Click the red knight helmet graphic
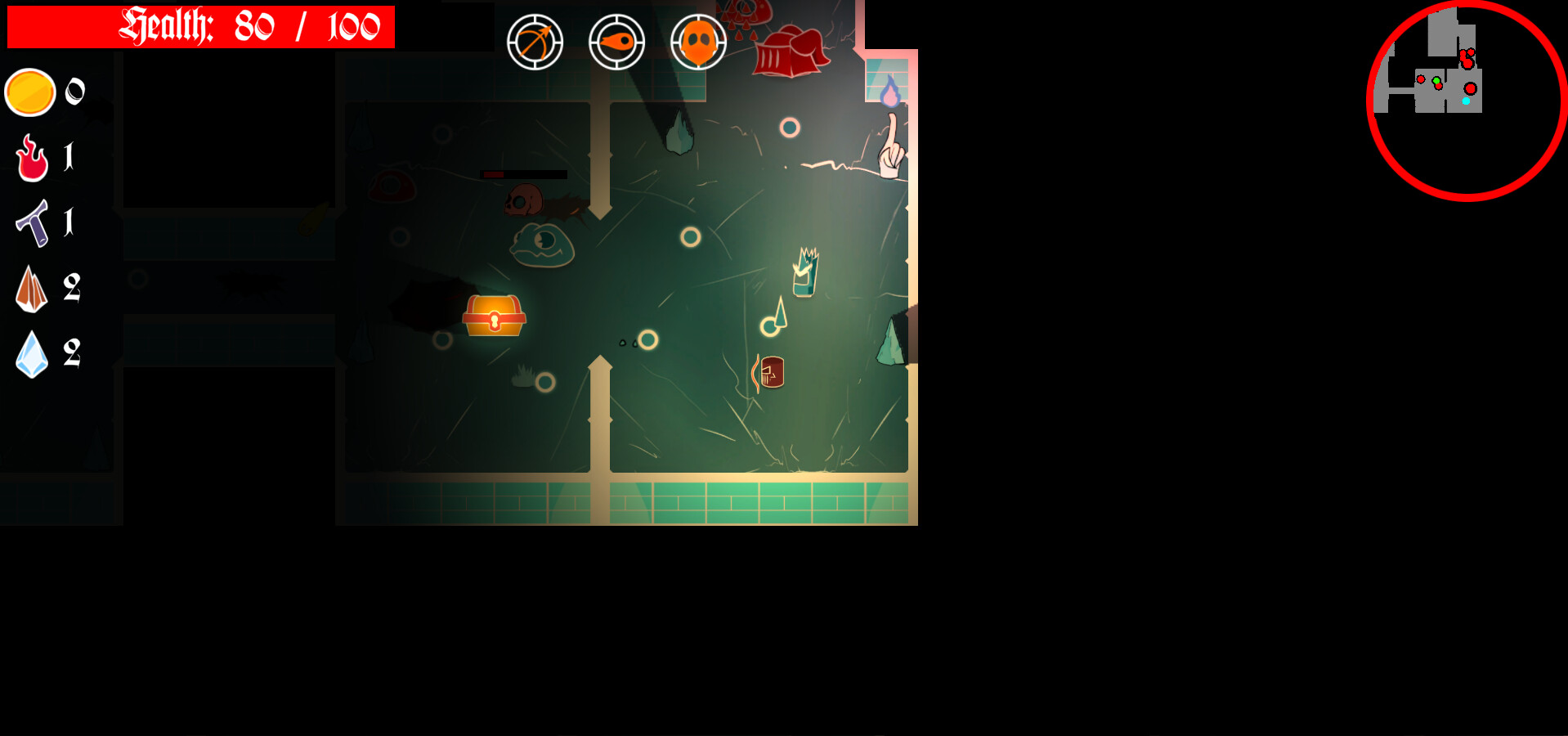 pos(789,49)
